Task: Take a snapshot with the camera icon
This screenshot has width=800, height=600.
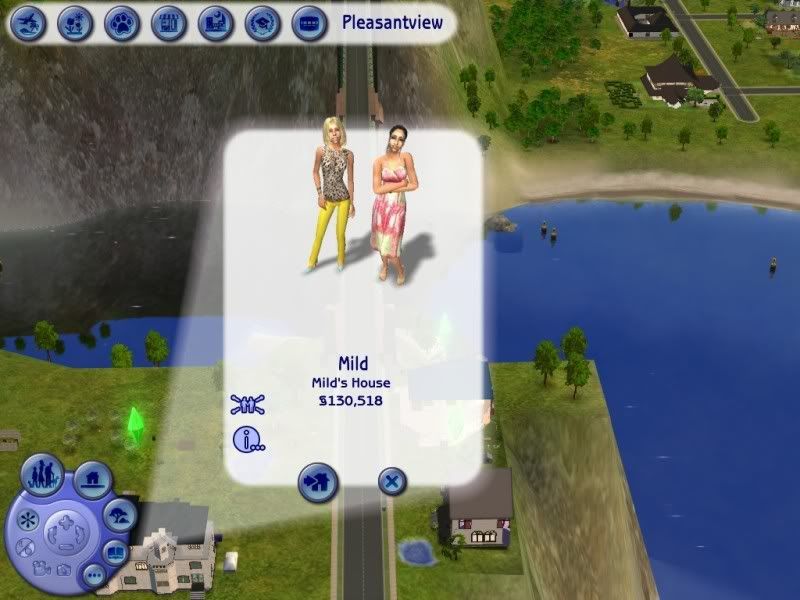Action: [x=64, y=570]
